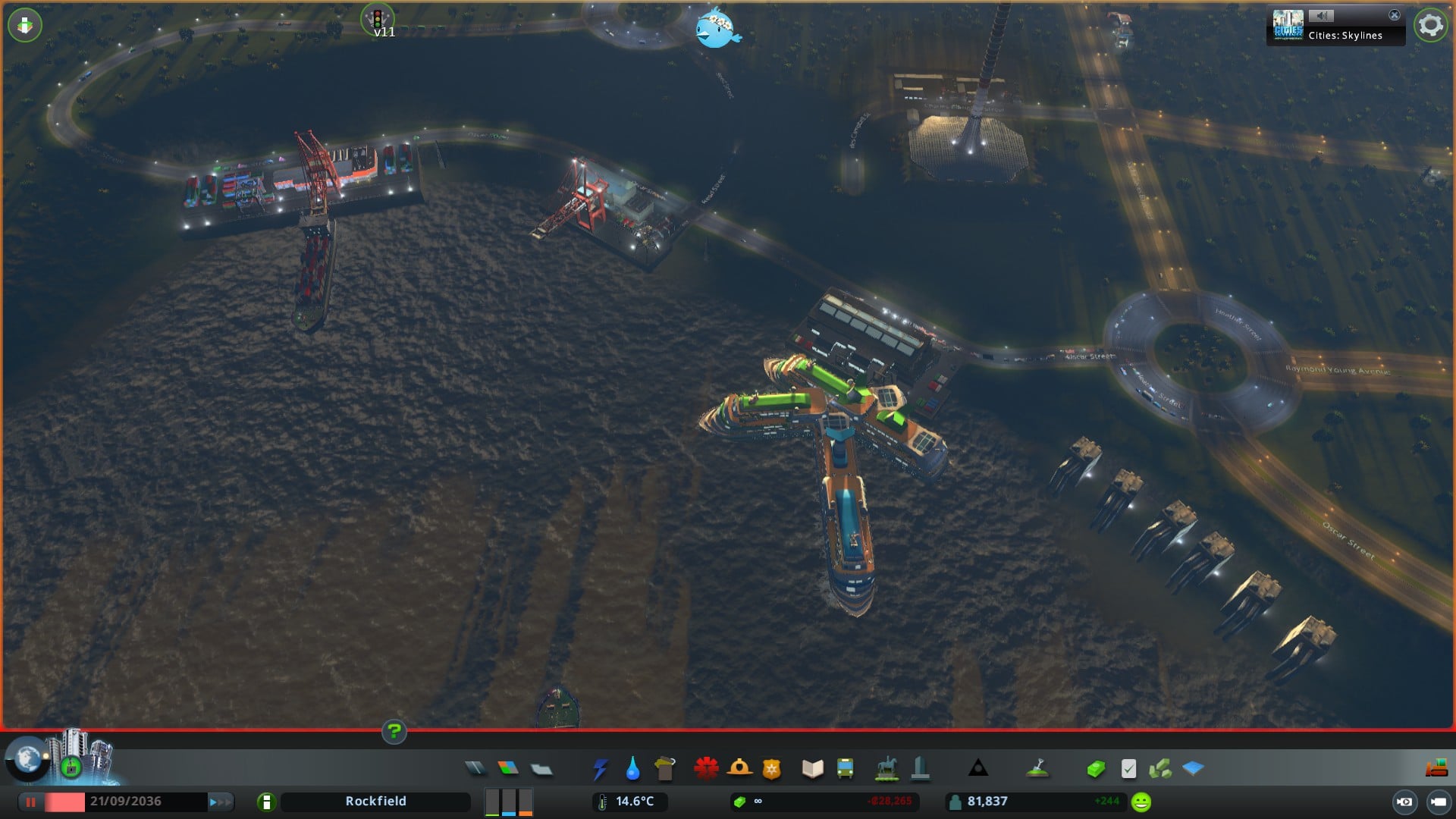
Task: Open the Parks statue menu
Action: point(886,769)
